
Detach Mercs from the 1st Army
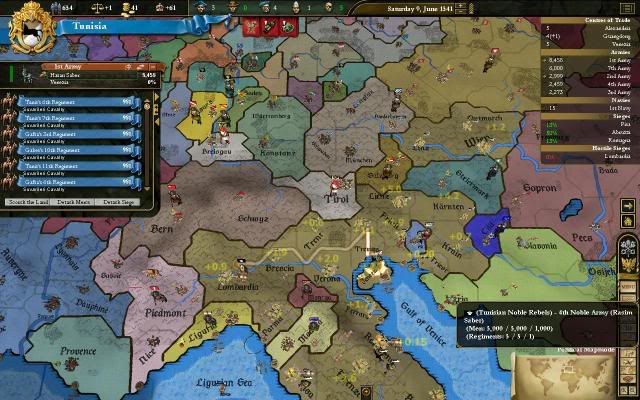75,202
